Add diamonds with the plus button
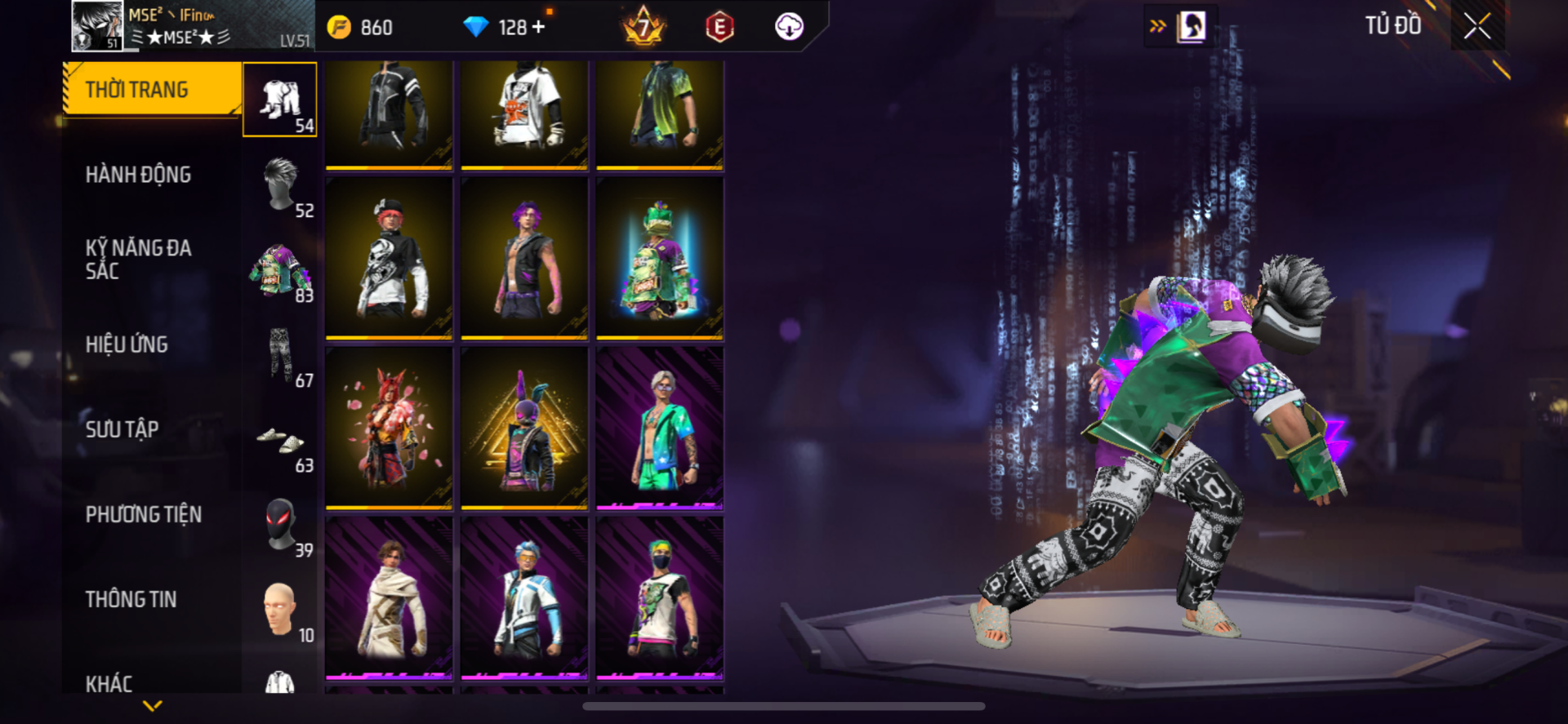 (539, 27)
